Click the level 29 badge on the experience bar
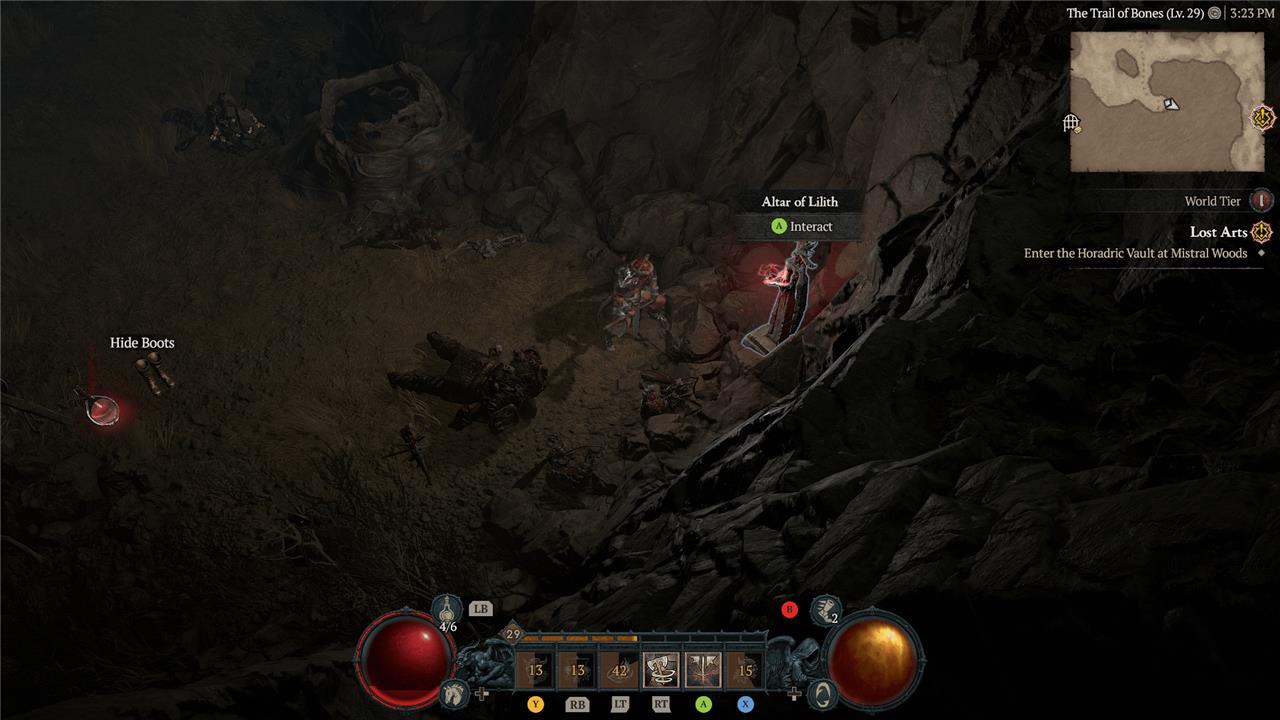This screenshot has width=1280, height=720. point(514,634)
